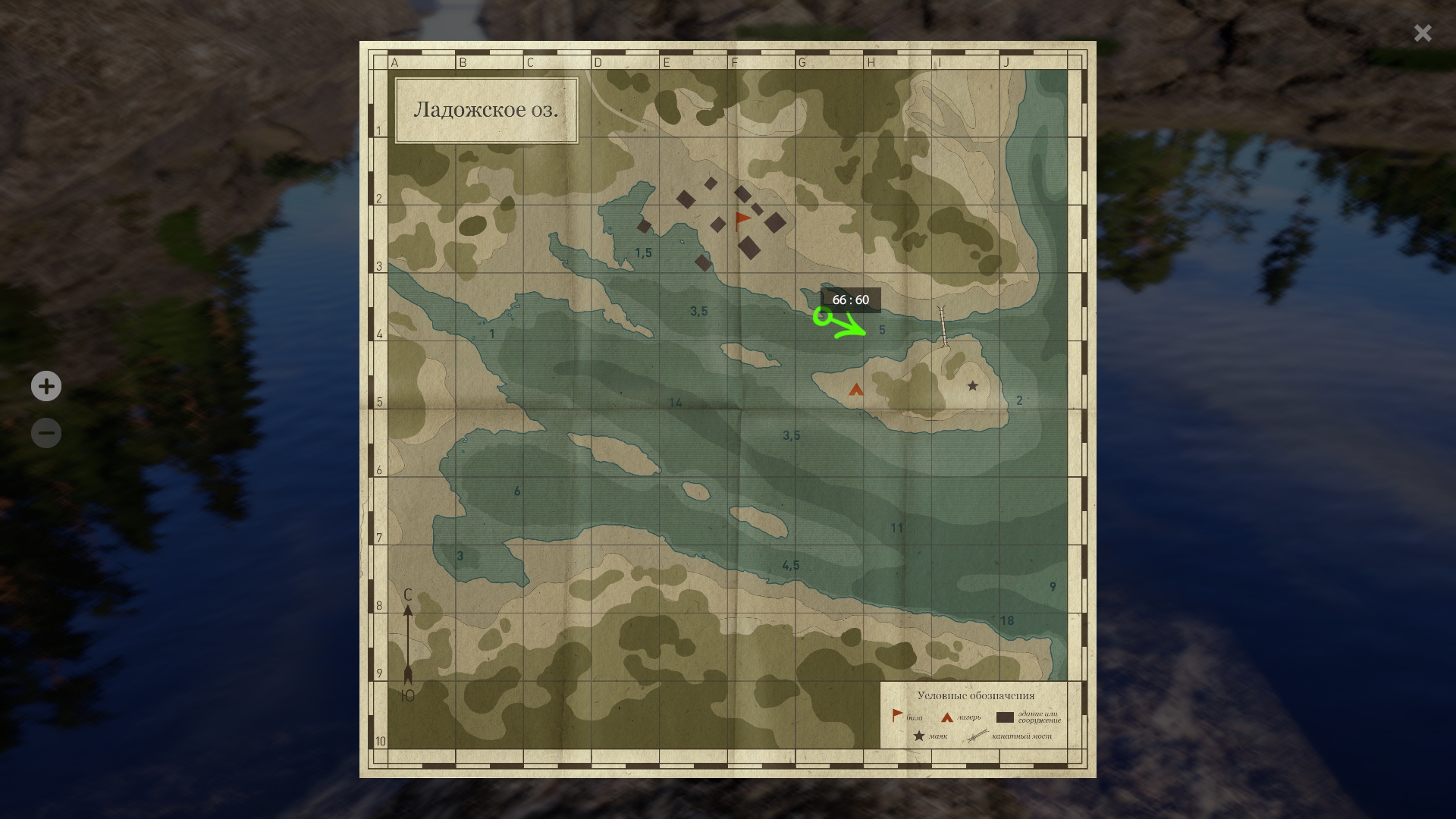Click the orange camp tent marker

coord(856,390)
